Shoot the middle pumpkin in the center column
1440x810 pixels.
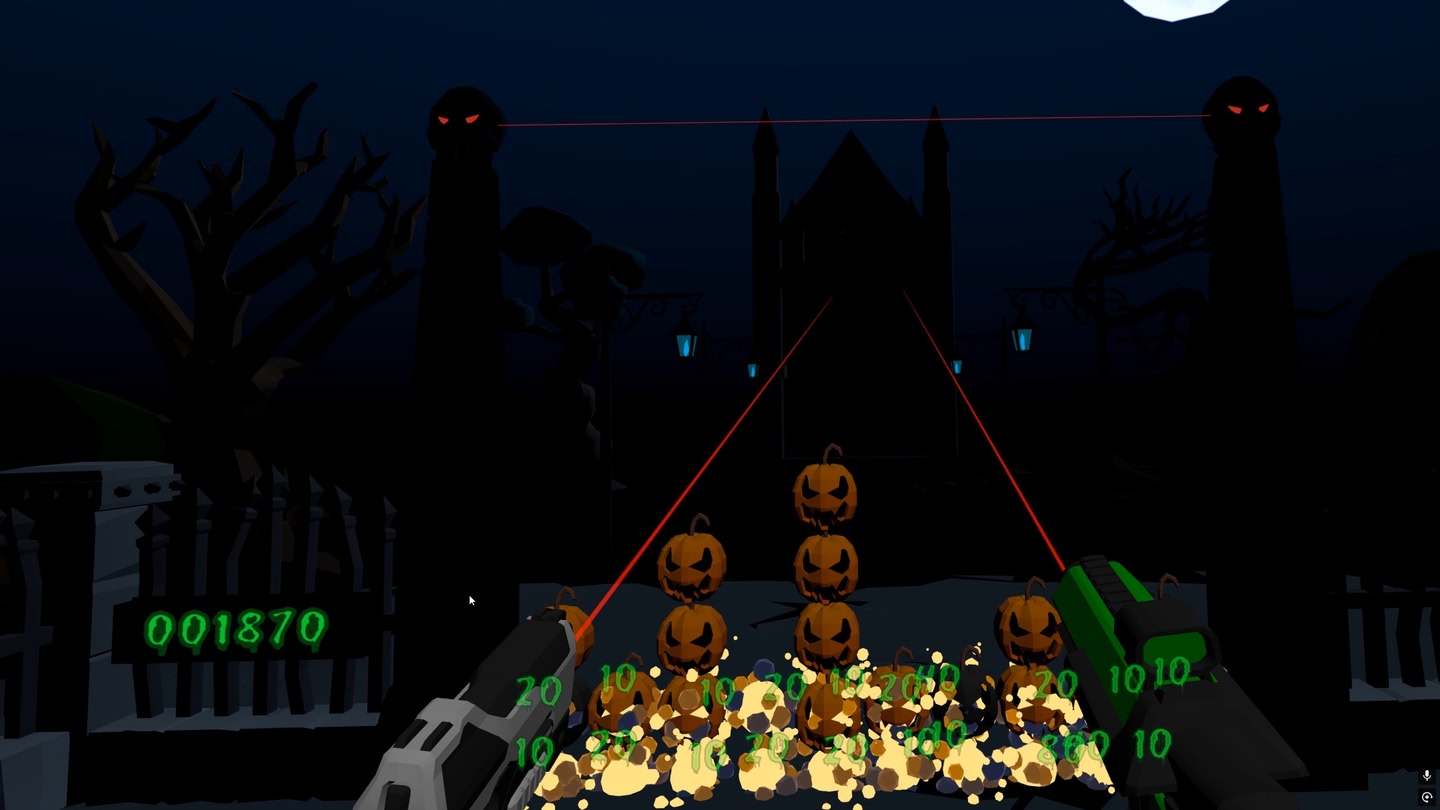click(823, 565)
